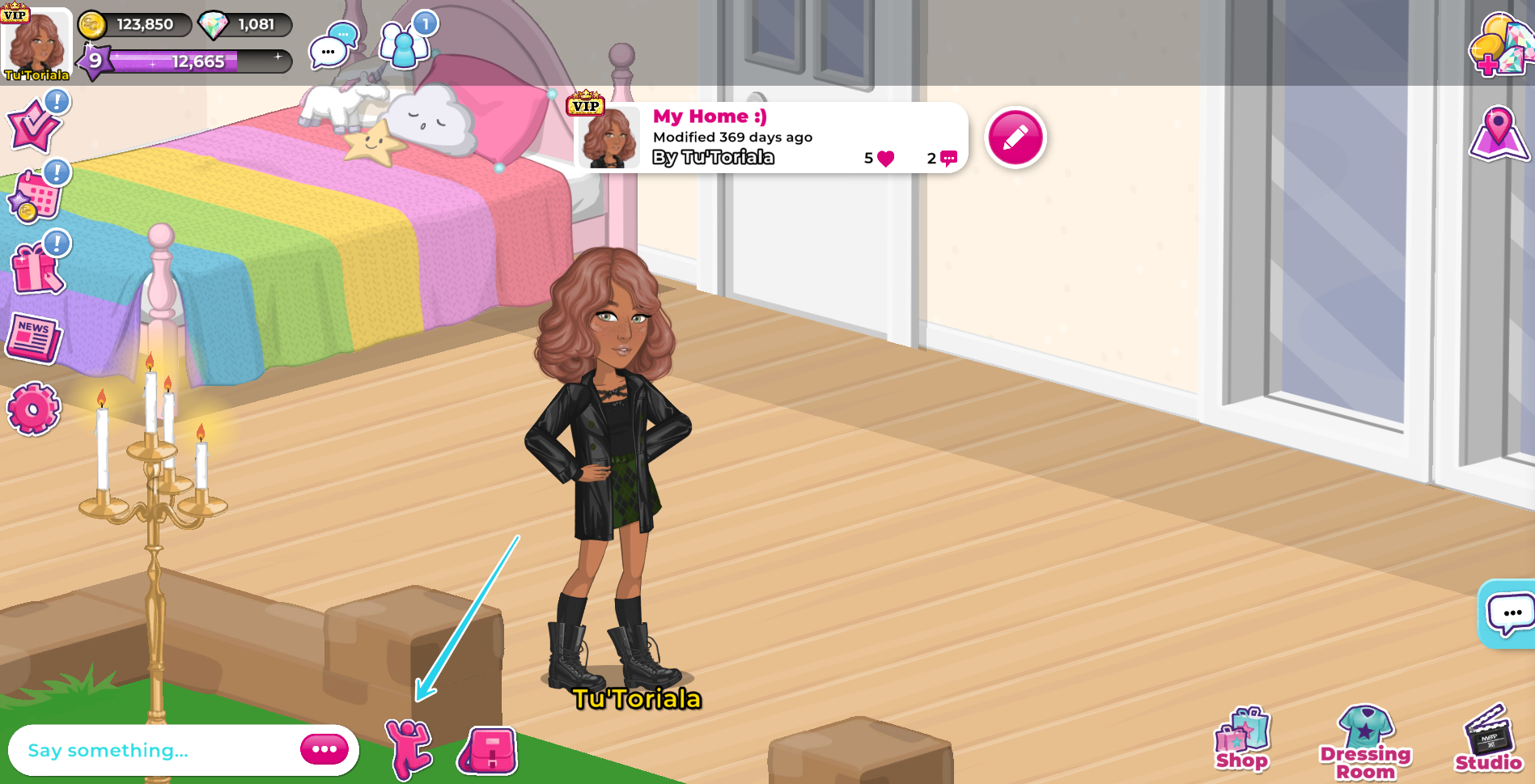This screenshot has height=784, width=1535.
Task: Click the Say something chat field
Action: pyautogui.click(x=146, y=750)
